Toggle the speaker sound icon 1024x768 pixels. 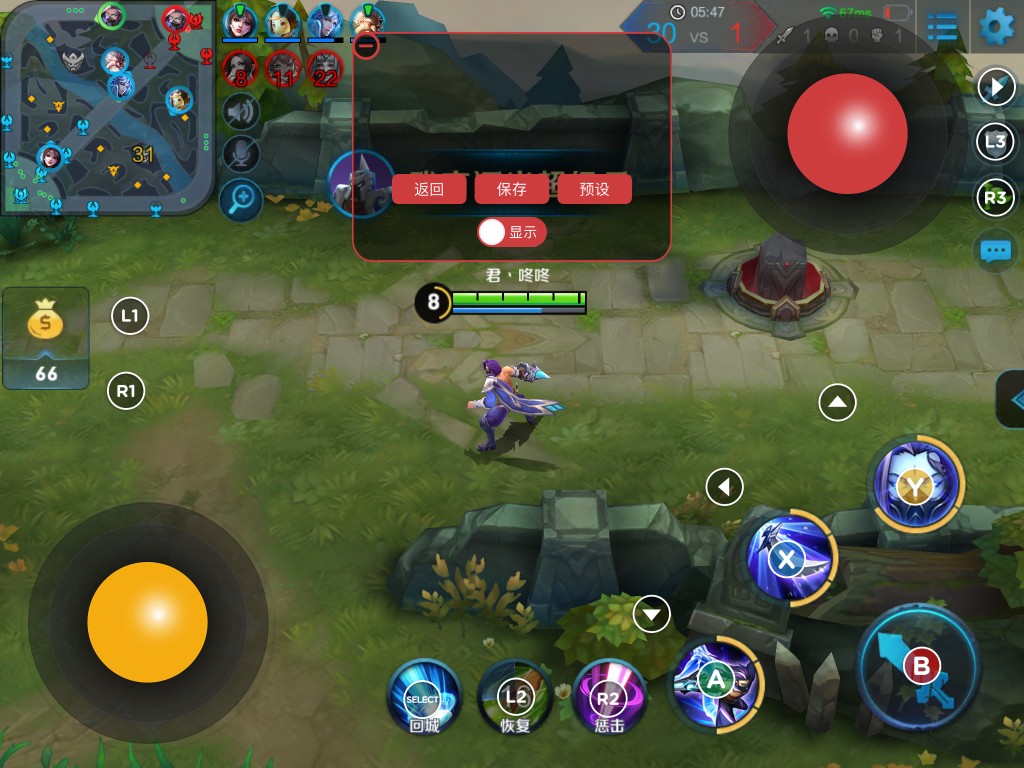(x=241, y=112)
